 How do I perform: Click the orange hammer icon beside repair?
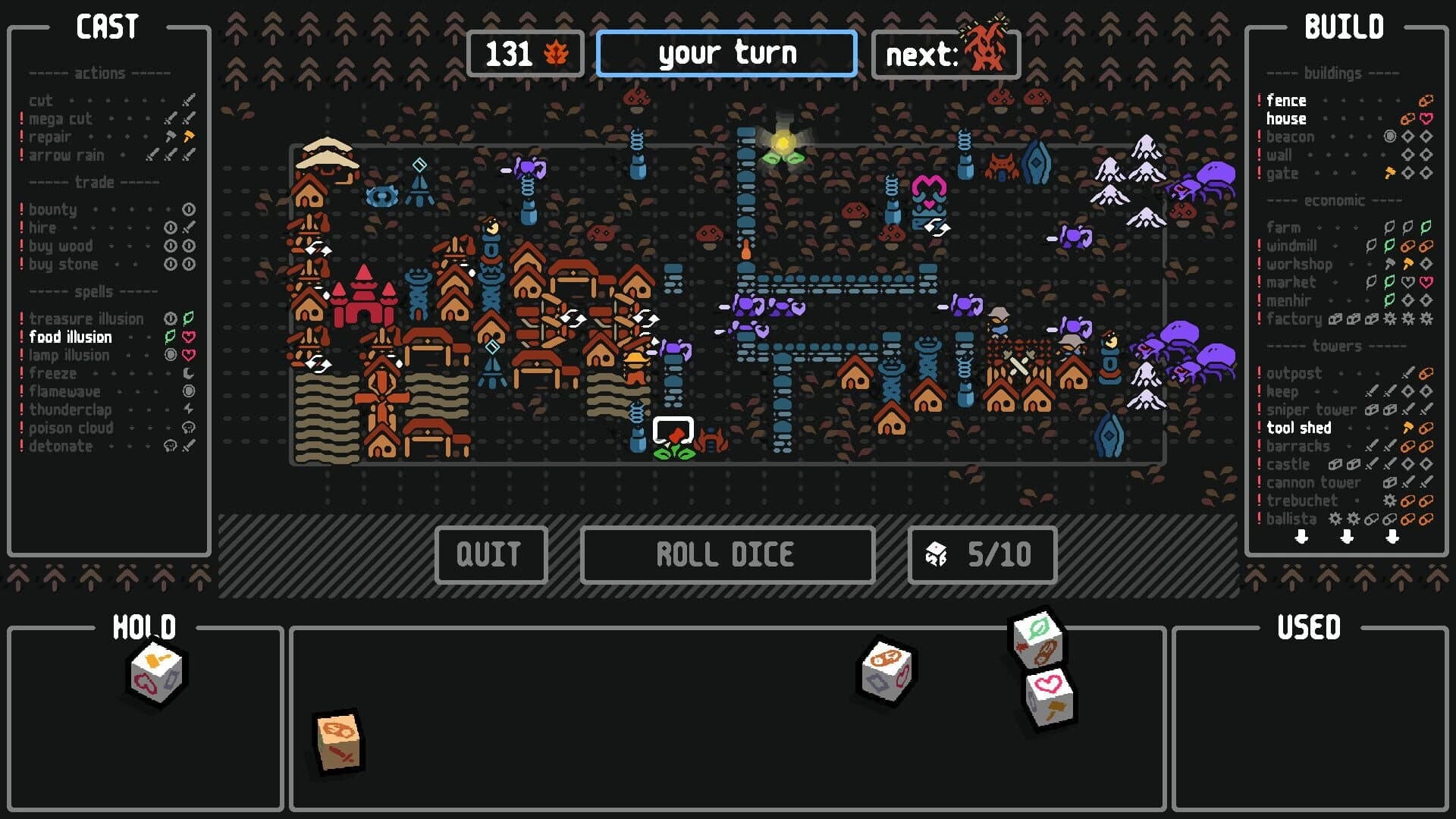[x=190, y=136]
